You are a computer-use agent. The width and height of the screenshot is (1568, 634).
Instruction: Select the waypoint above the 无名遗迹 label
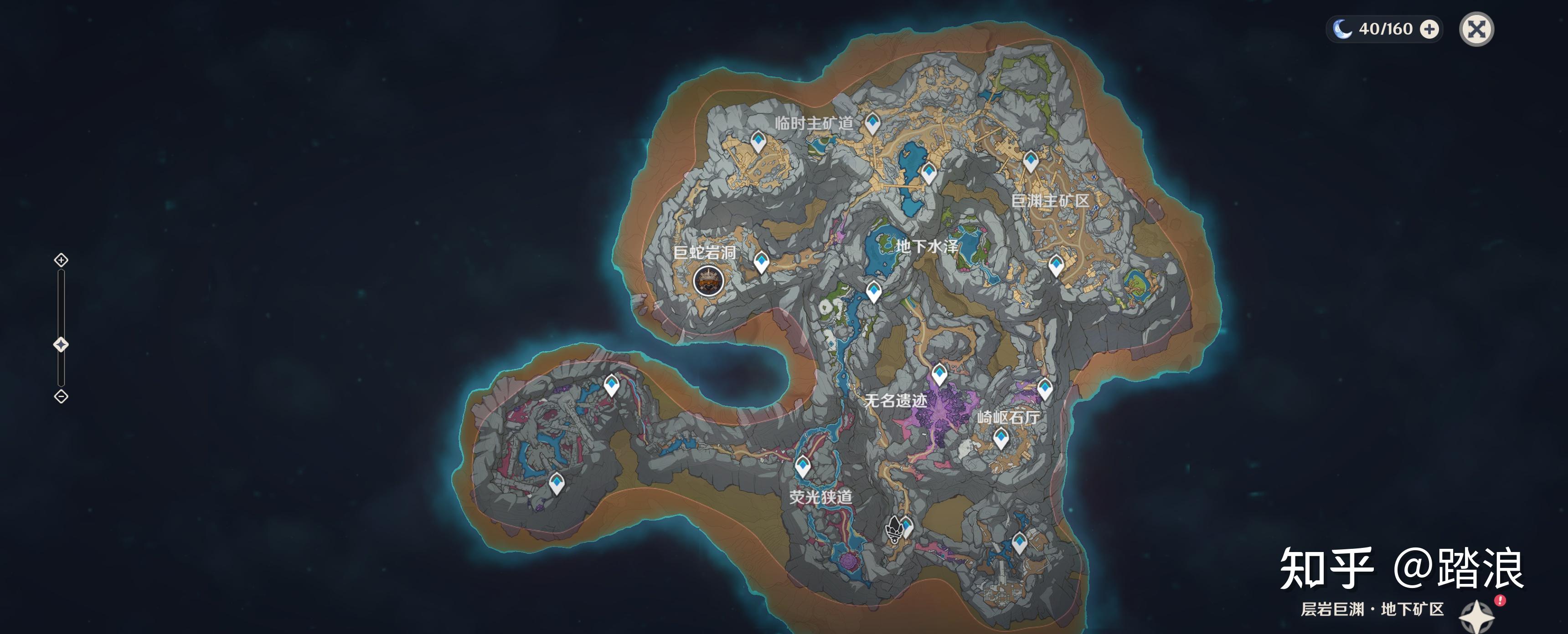point(939,373)
